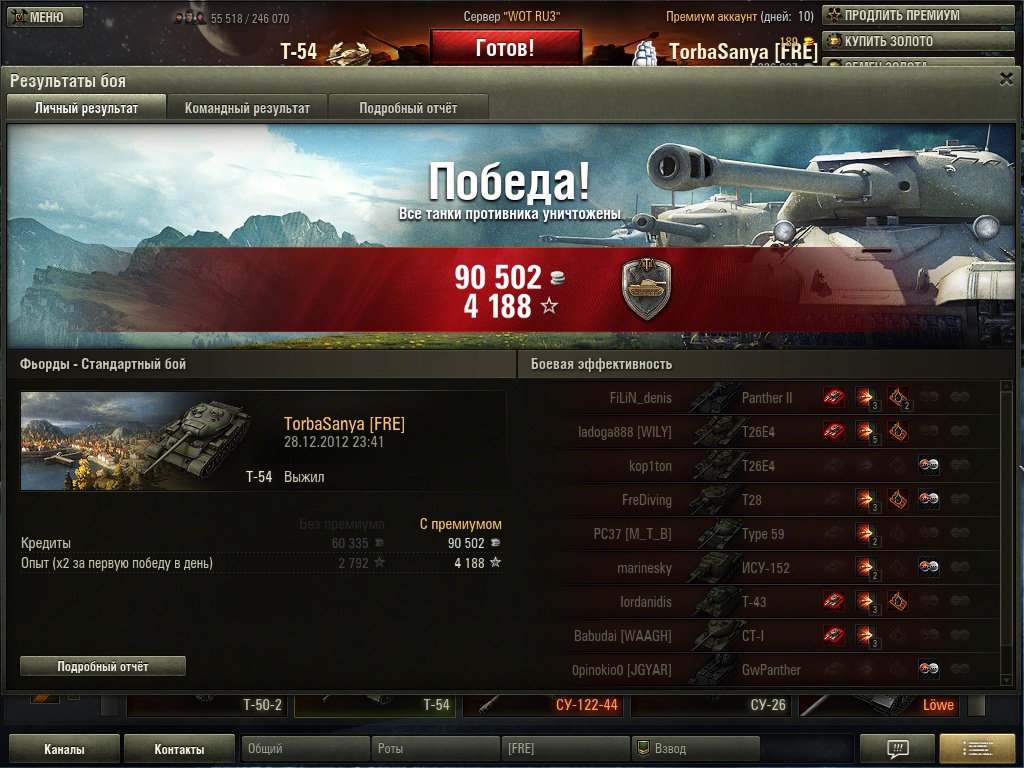Select the marinesky ИСУ-152 row
The height and width of the screenshot is (768, 1024).
pyautogui.click(x=765, y=568)
